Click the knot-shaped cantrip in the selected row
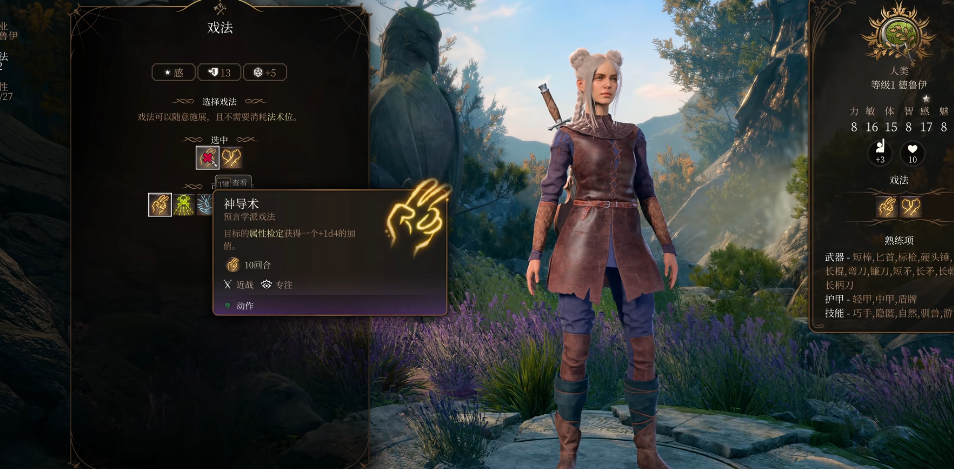 [x=231, y=157]
